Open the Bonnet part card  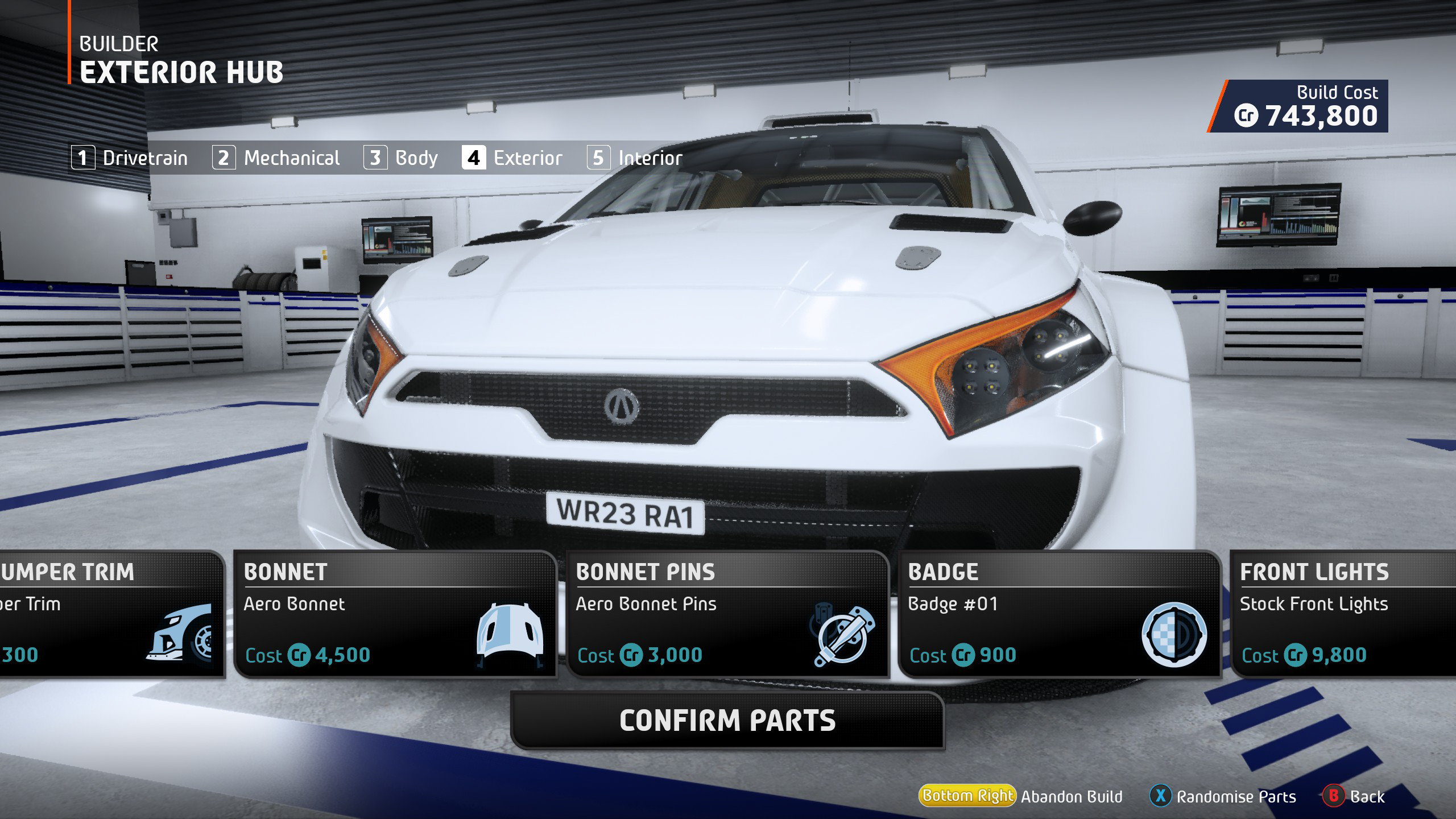395,614
